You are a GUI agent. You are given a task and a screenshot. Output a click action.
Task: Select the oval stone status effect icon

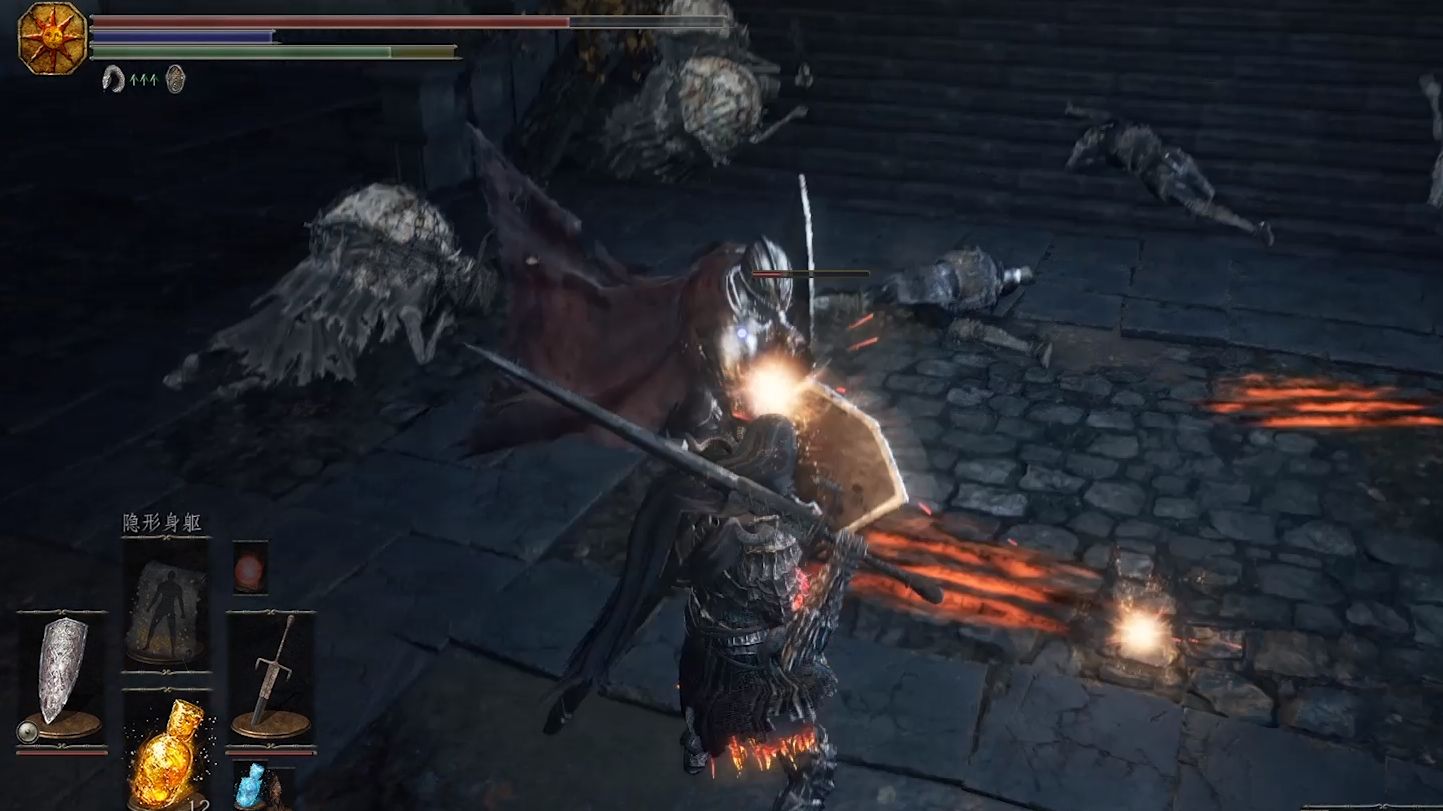(x=175, y=78)
